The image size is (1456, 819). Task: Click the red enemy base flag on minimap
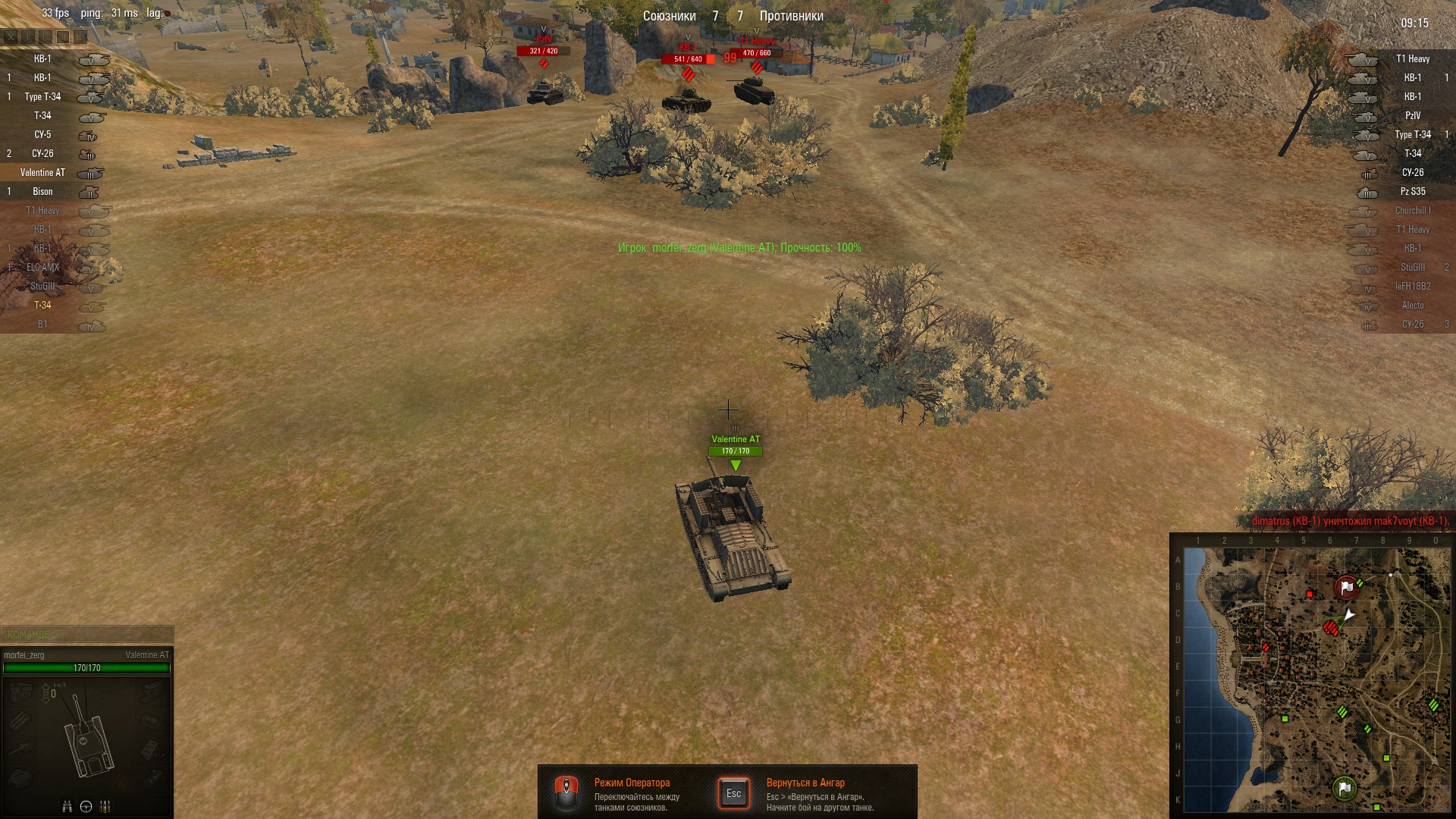1346,587
